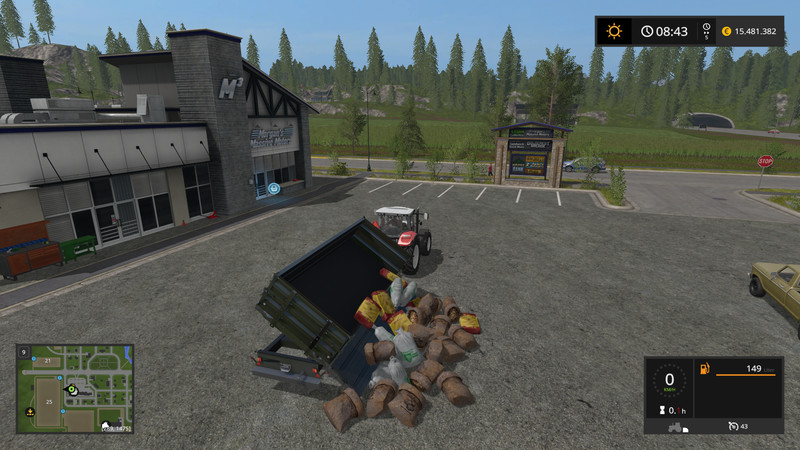Select field 21 on the minimap
This screenshot has height=450, width=800.
point(47,360)
